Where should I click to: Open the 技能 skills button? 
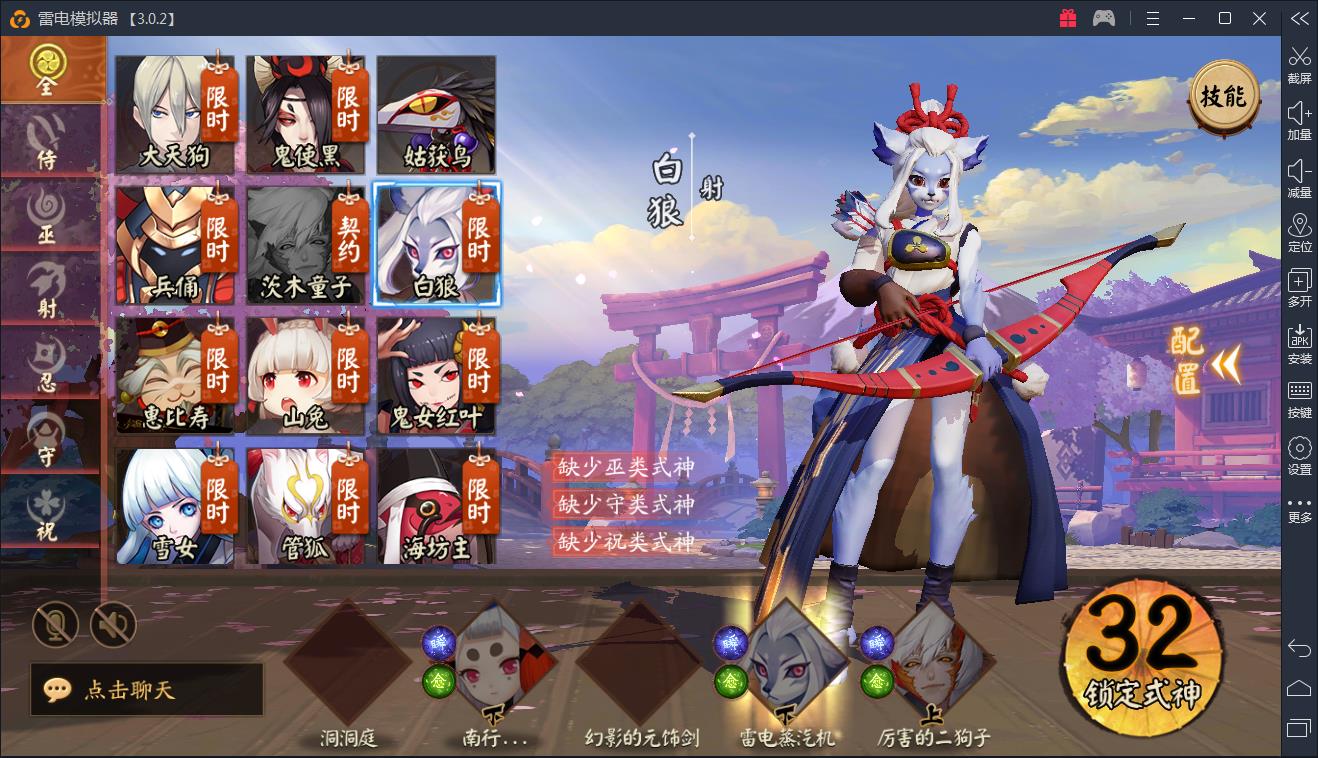(x=1223, y=97)
